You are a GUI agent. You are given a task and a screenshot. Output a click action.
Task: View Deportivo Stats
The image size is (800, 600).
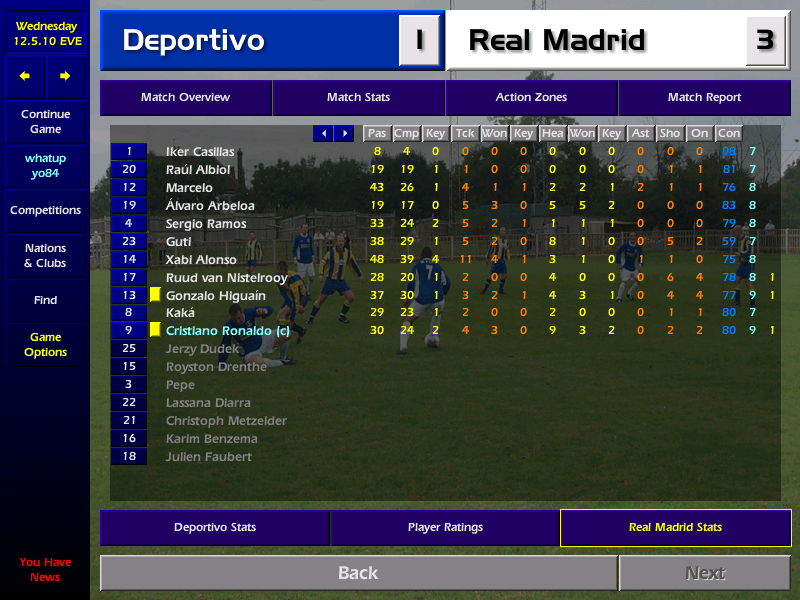tap(215, 527)
